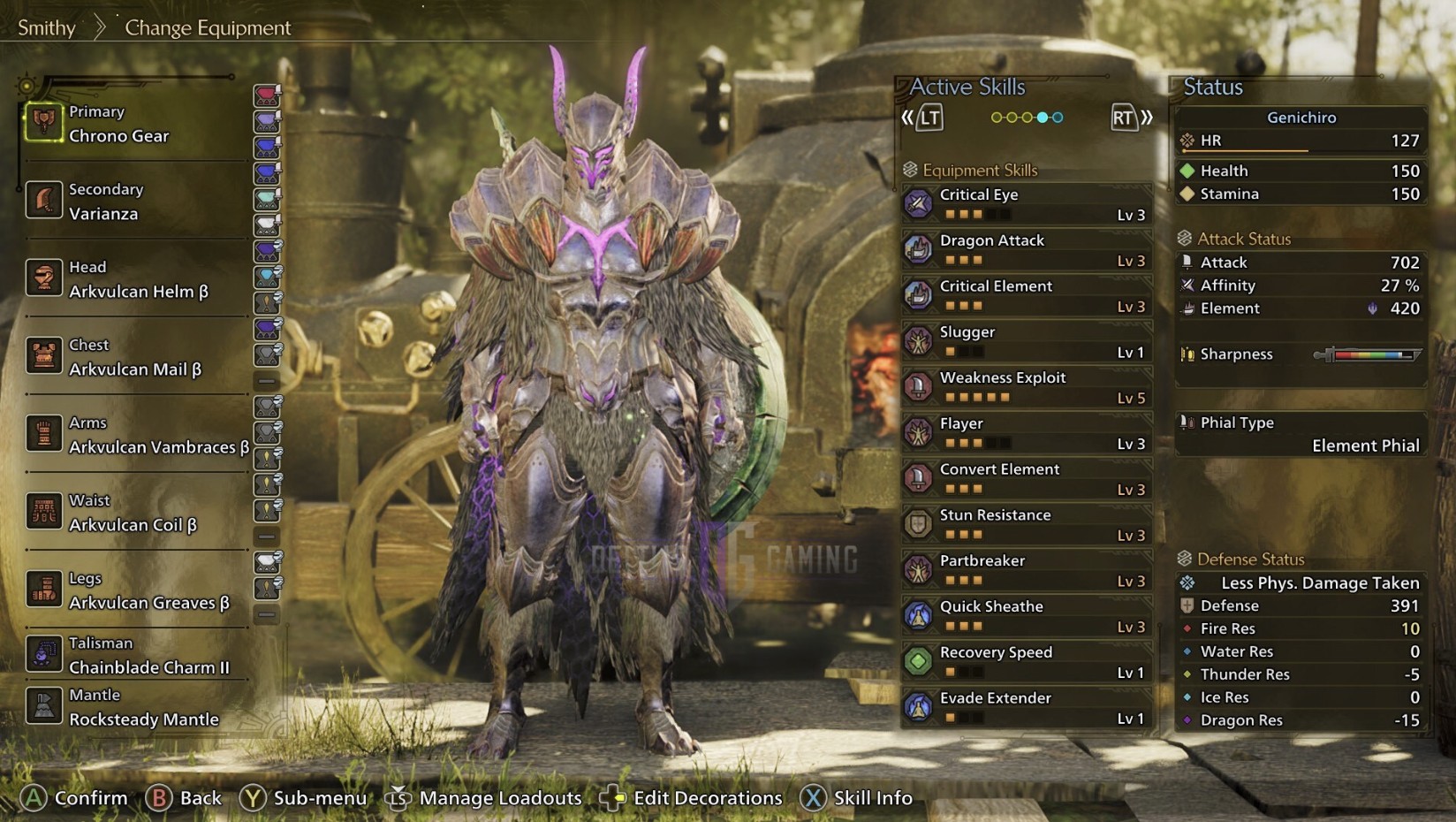Select the Head slot Arkvulcan Helm icon
The width and height of the screenshot is (1456, 822).
[43, 278]
